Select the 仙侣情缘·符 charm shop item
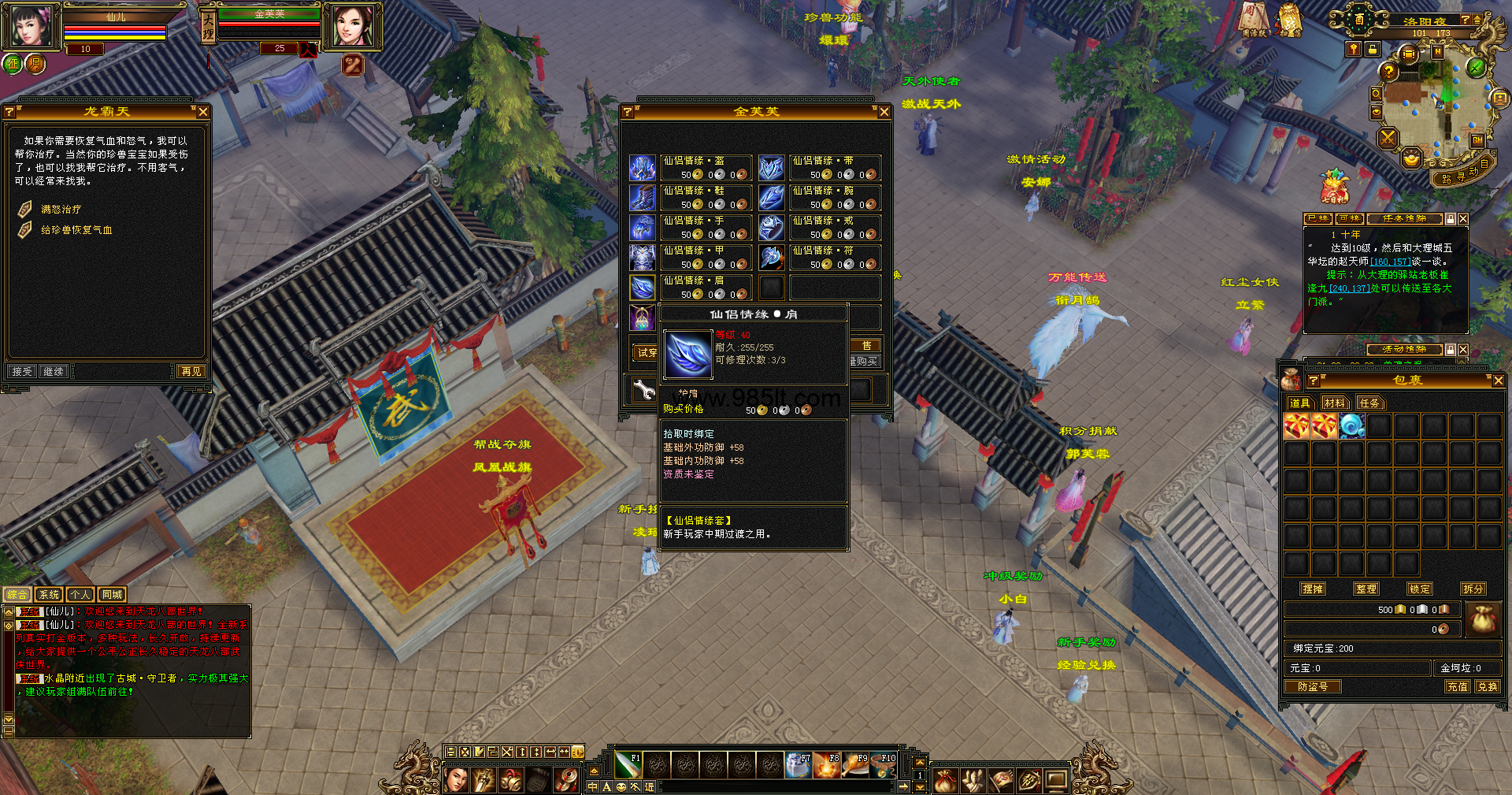The image size is (1512, 795). (772, 258)
